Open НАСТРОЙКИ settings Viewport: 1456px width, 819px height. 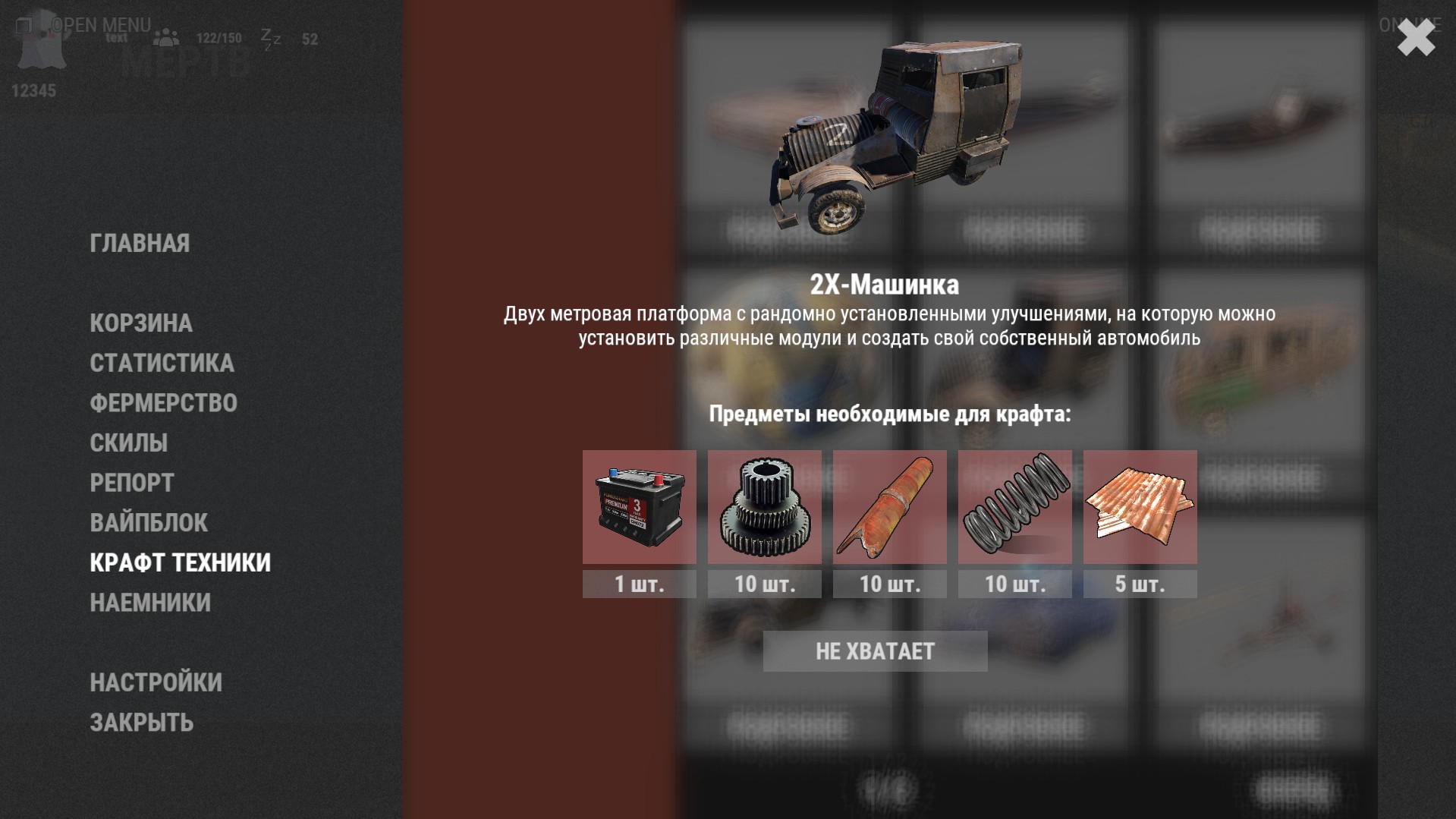(156, 682)
